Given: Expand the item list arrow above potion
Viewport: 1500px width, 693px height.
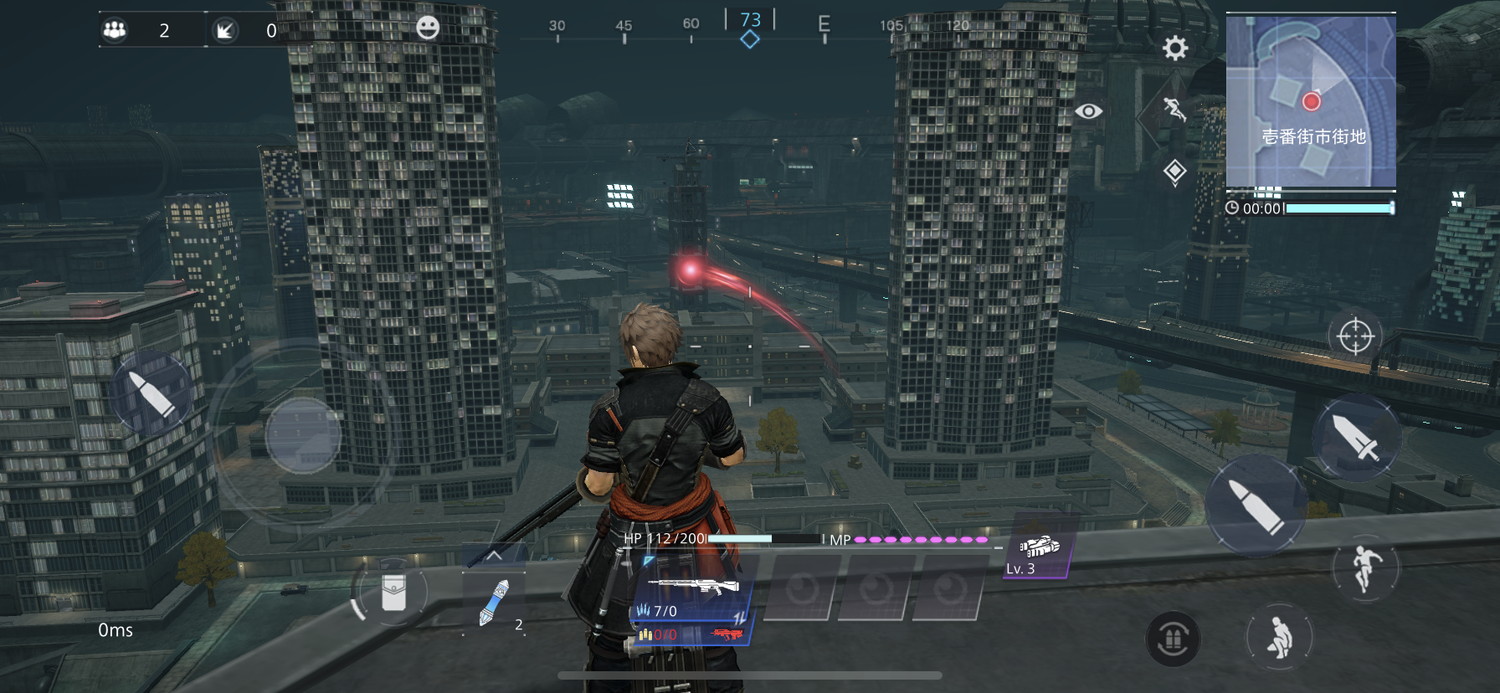Looking at the screenshot, I should coord(495,556).
